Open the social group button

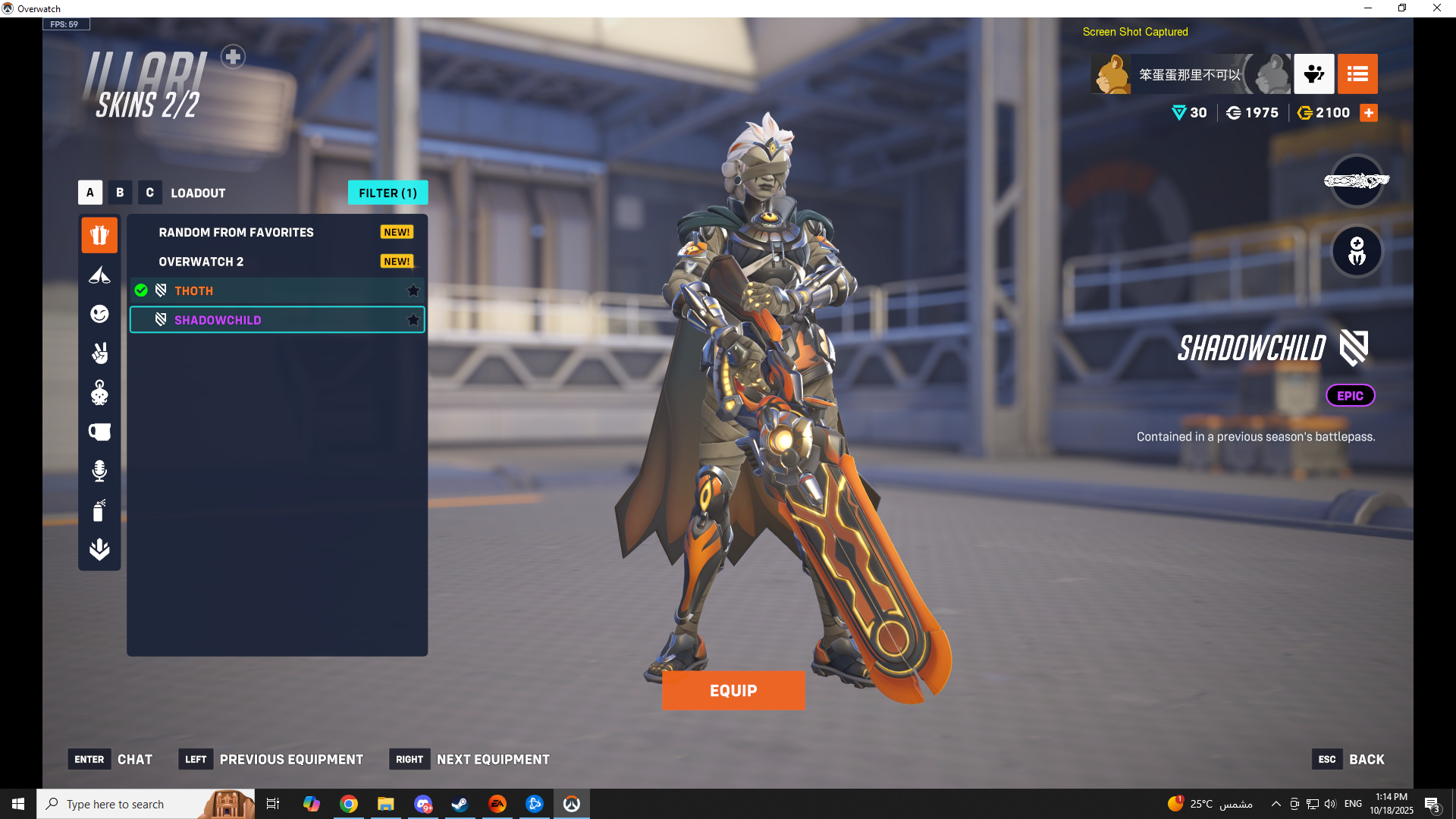pos(1313,74)
